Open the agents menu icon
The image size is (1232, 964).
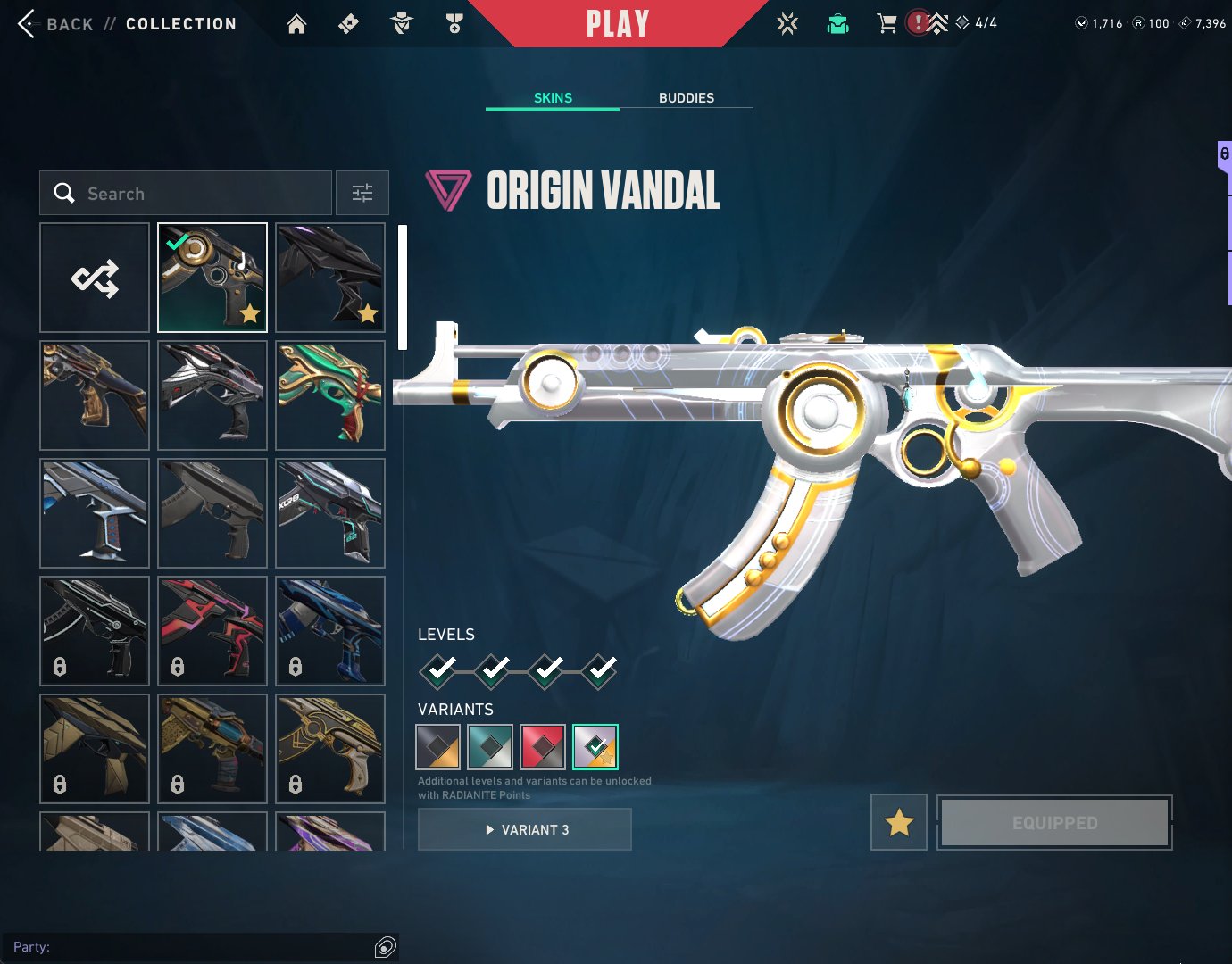click(401, 24)
